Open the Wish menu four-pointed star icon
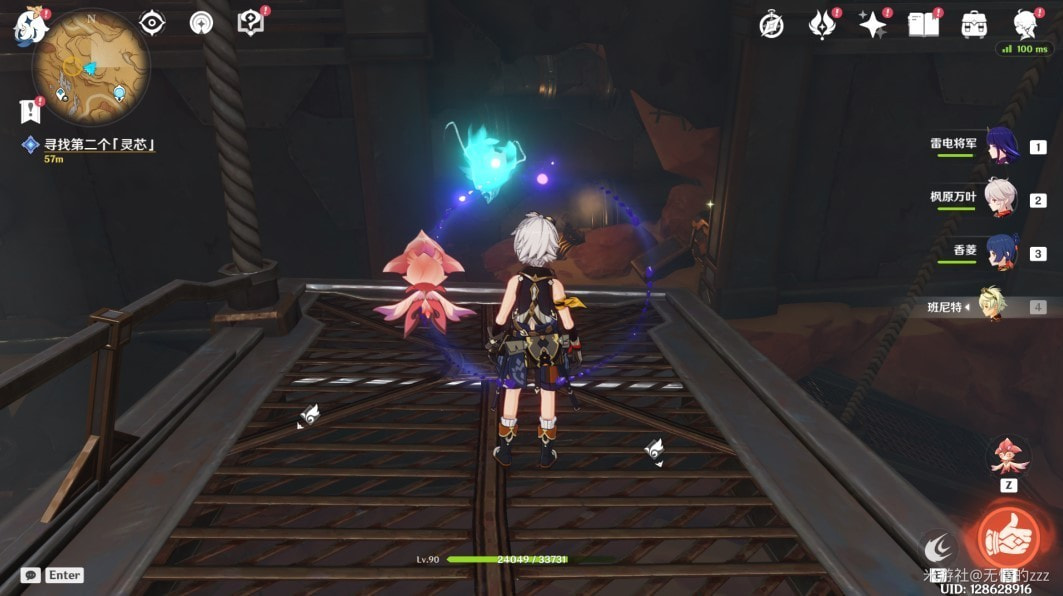The image size is (1063, 596). 872,25
